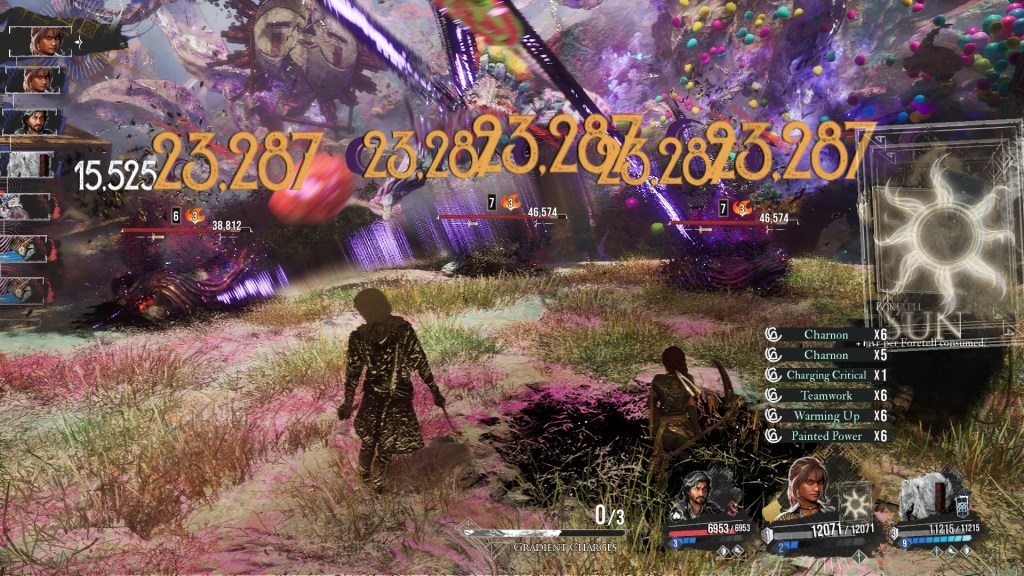Click the Painted Power passive

827,436
